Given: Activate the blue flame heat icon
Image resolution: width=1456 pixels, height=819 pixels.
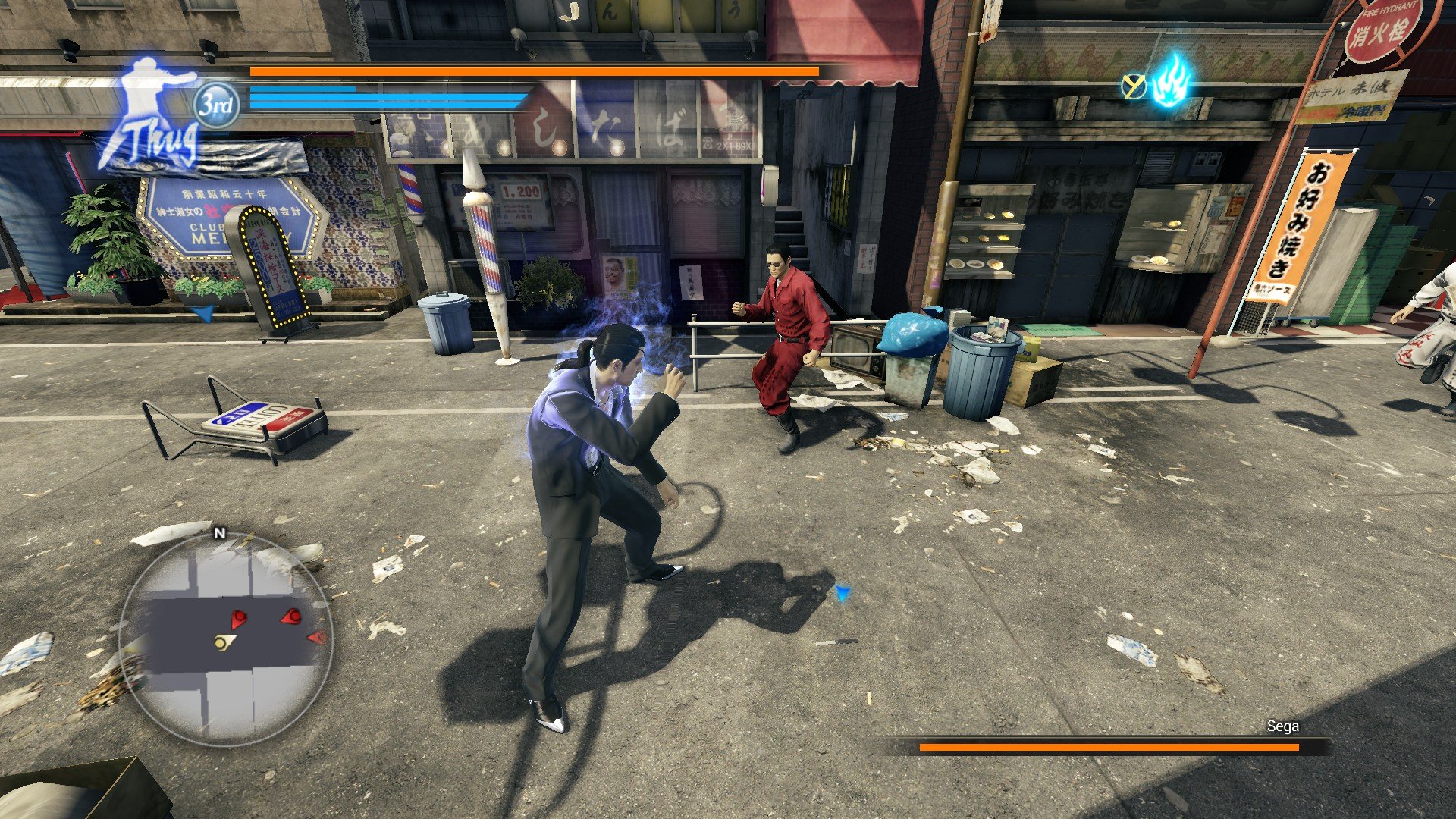Looking at the screenshot, I should (x=1171, y=81).
